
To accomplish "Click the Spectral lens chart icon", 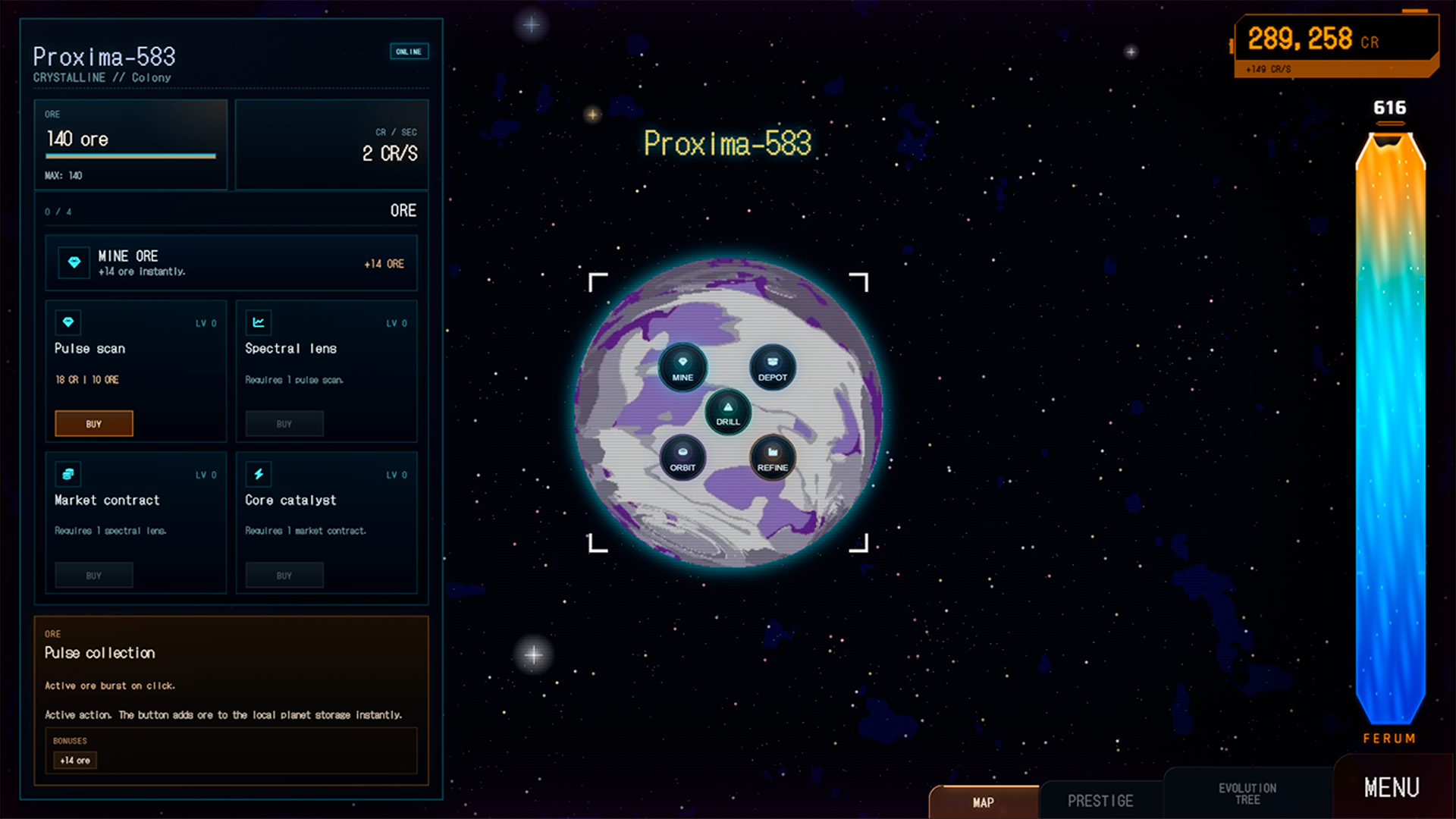I will tap(259, 322).
